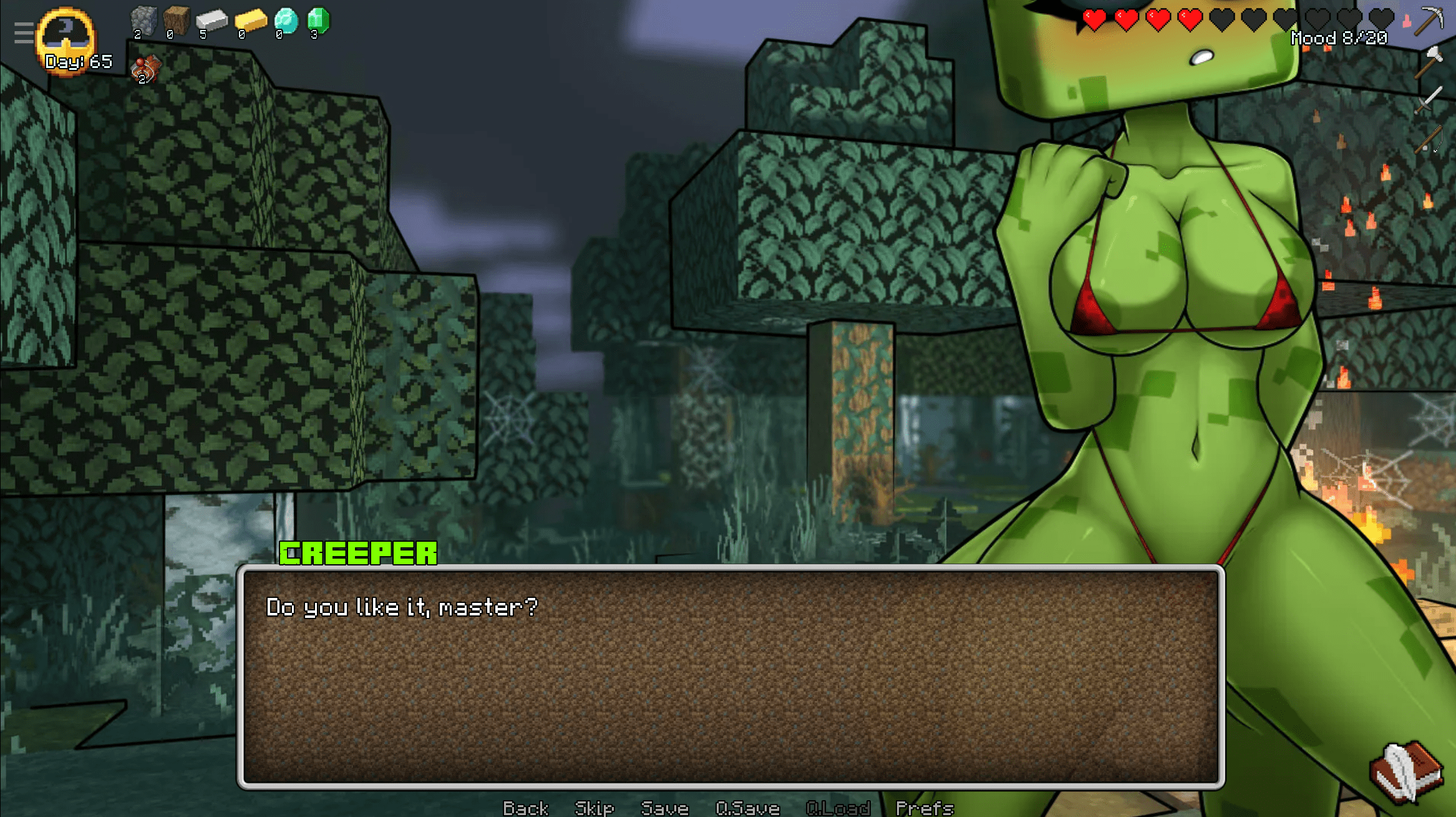Click the iron ingot resource icon
This screenshot has width=1456, height=817.
click(x=211, y=21)
